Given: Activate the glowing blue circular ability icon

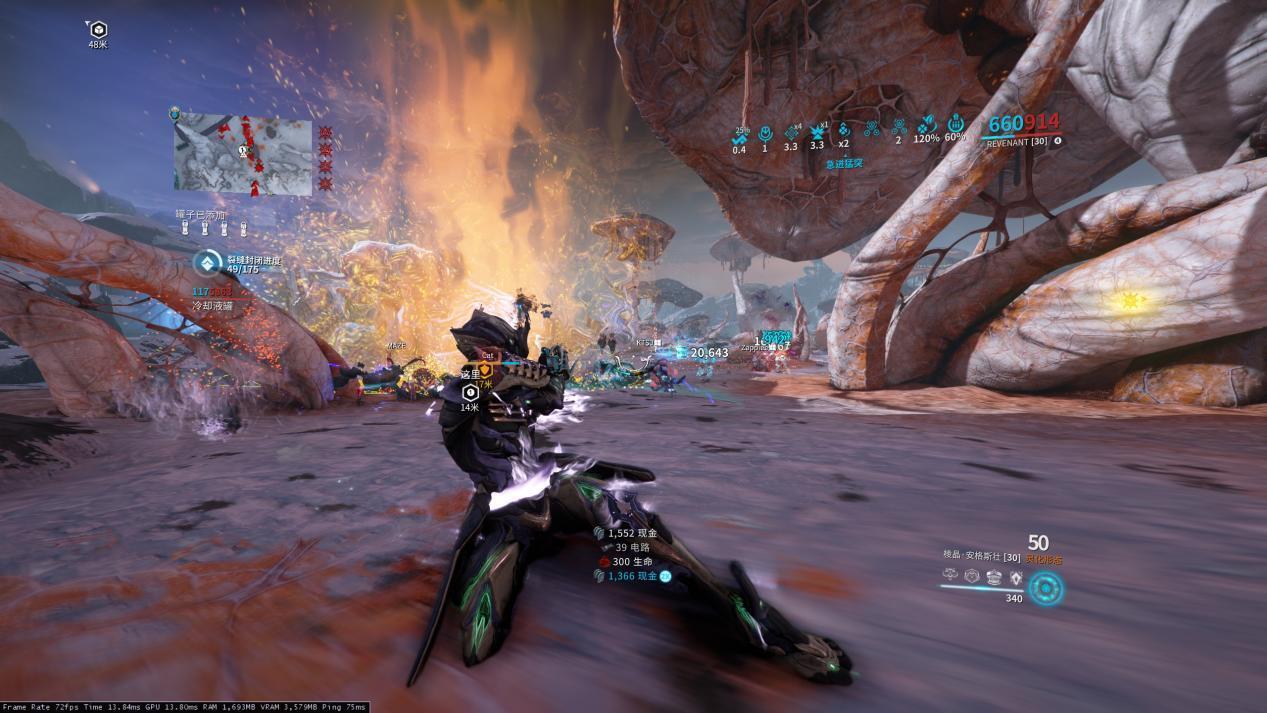Looking at the screenshot, I should tap(1045, 587).
